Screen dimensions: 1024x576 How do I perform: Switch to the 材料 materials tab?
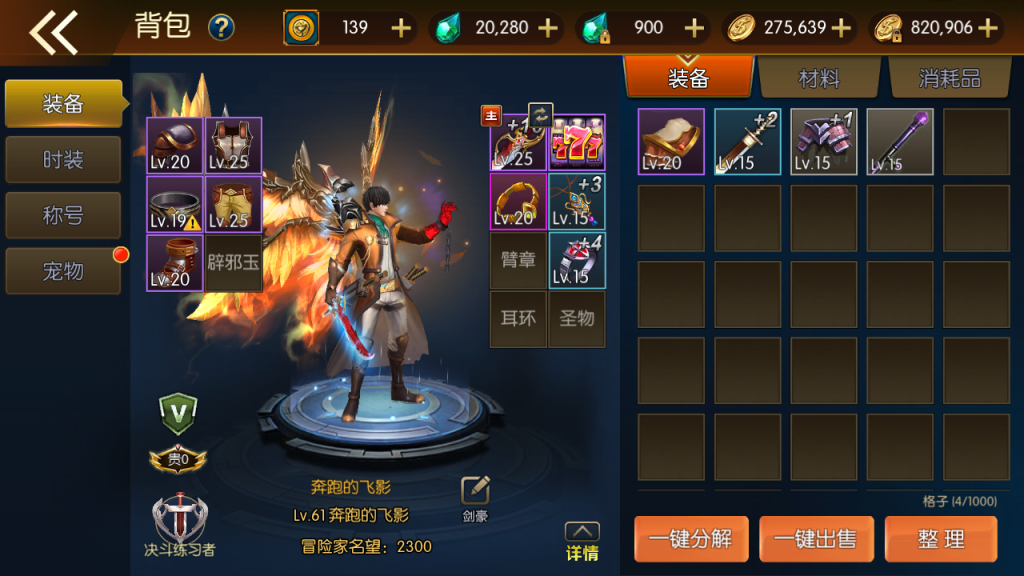click(819, 79)
